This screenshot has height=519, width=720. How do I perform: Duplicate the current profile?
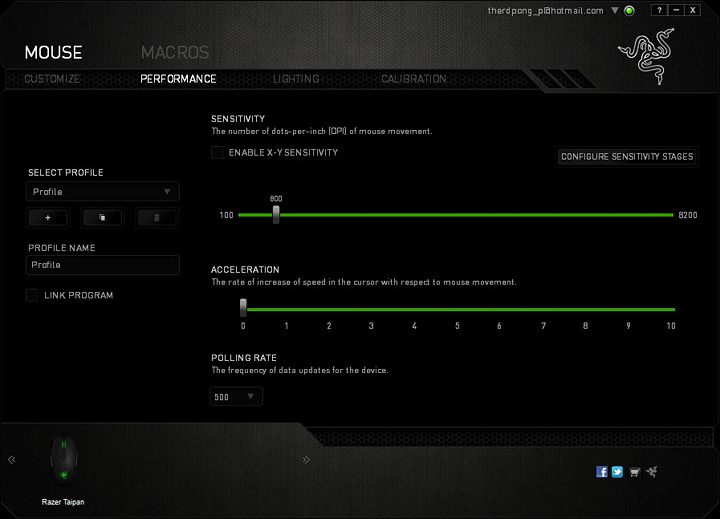pos(102,217)
